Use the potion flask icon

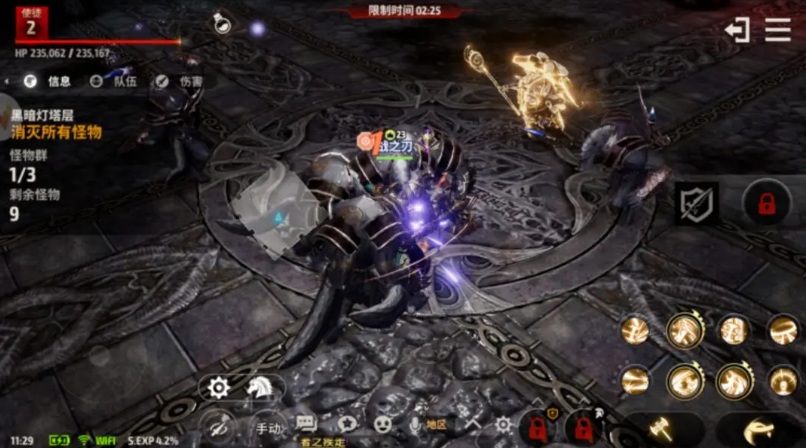(222, 23)
